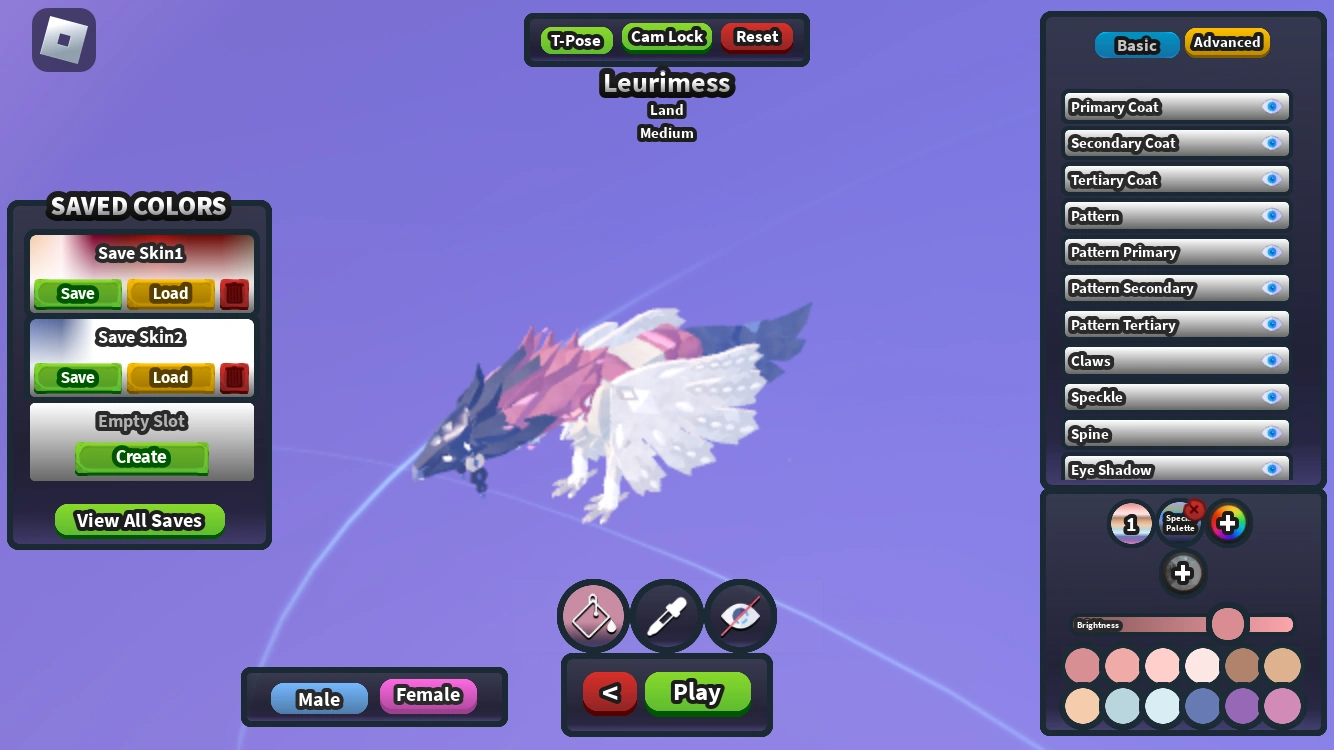Viewport: 1334px width, 750px height.
Task: Select the paint bucket fill tool
Action: tap(592, 615)
